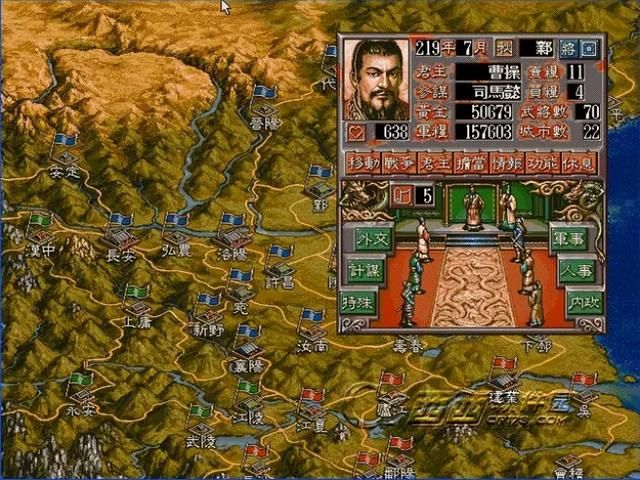This screenshot has height=480, width=640.
Task: Click the blue square map icon button
Action: click(x=589, y=48)
